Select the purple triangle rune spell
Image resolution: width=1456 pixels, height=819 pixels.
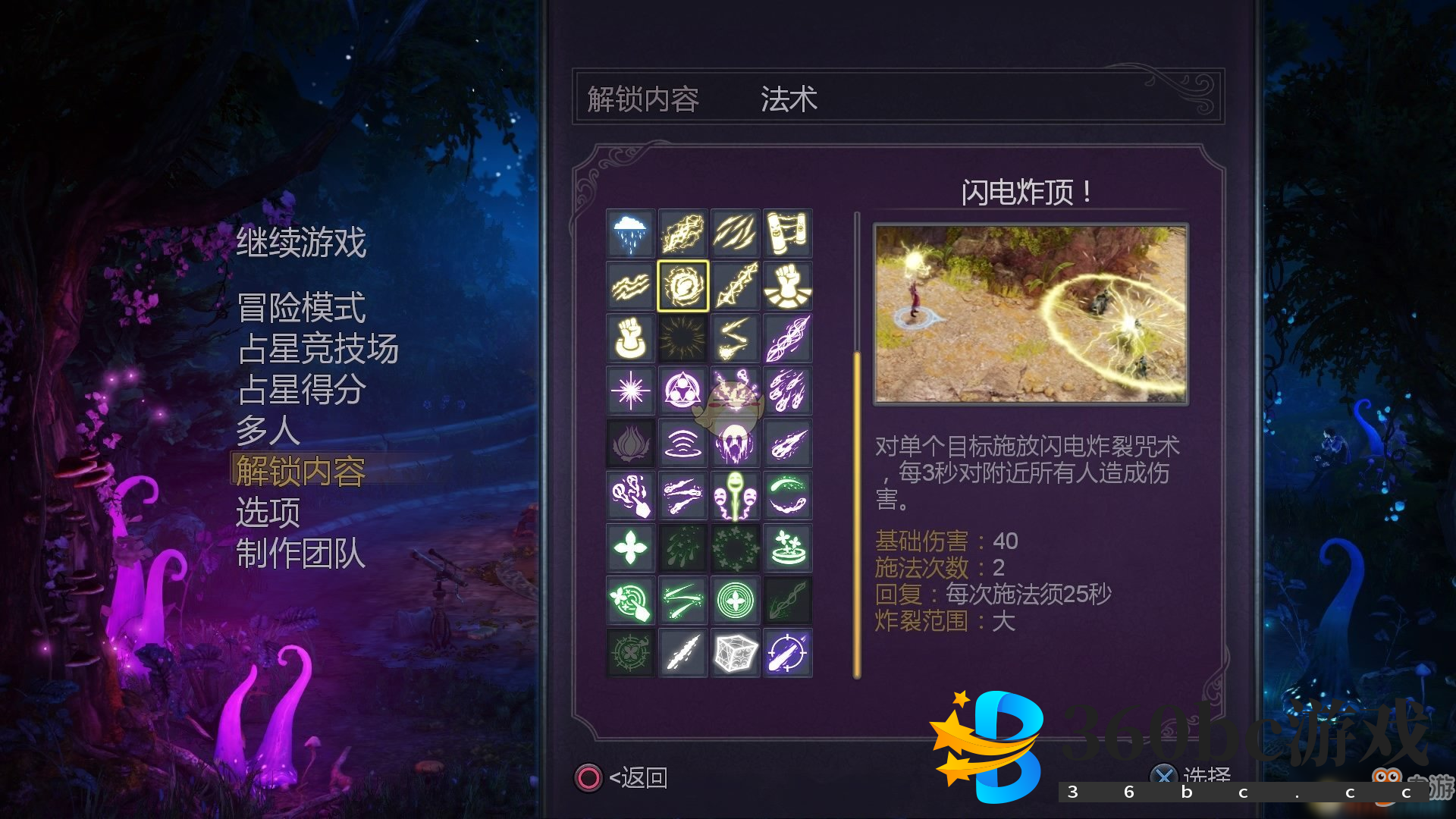point(682,391)
